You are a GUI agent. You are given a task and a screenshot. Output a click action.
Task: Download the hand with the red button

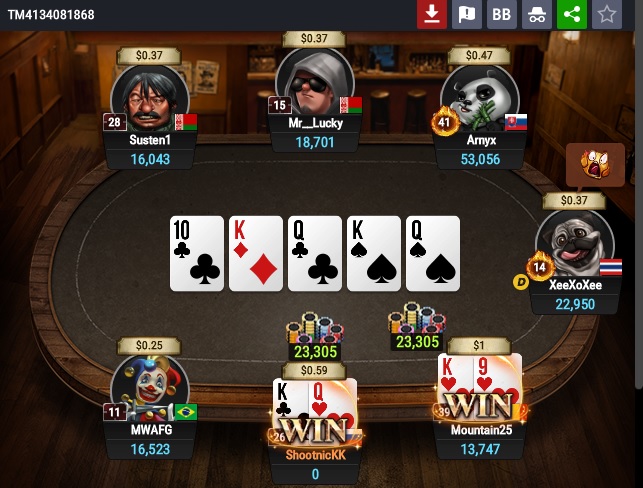pos(432,14)
